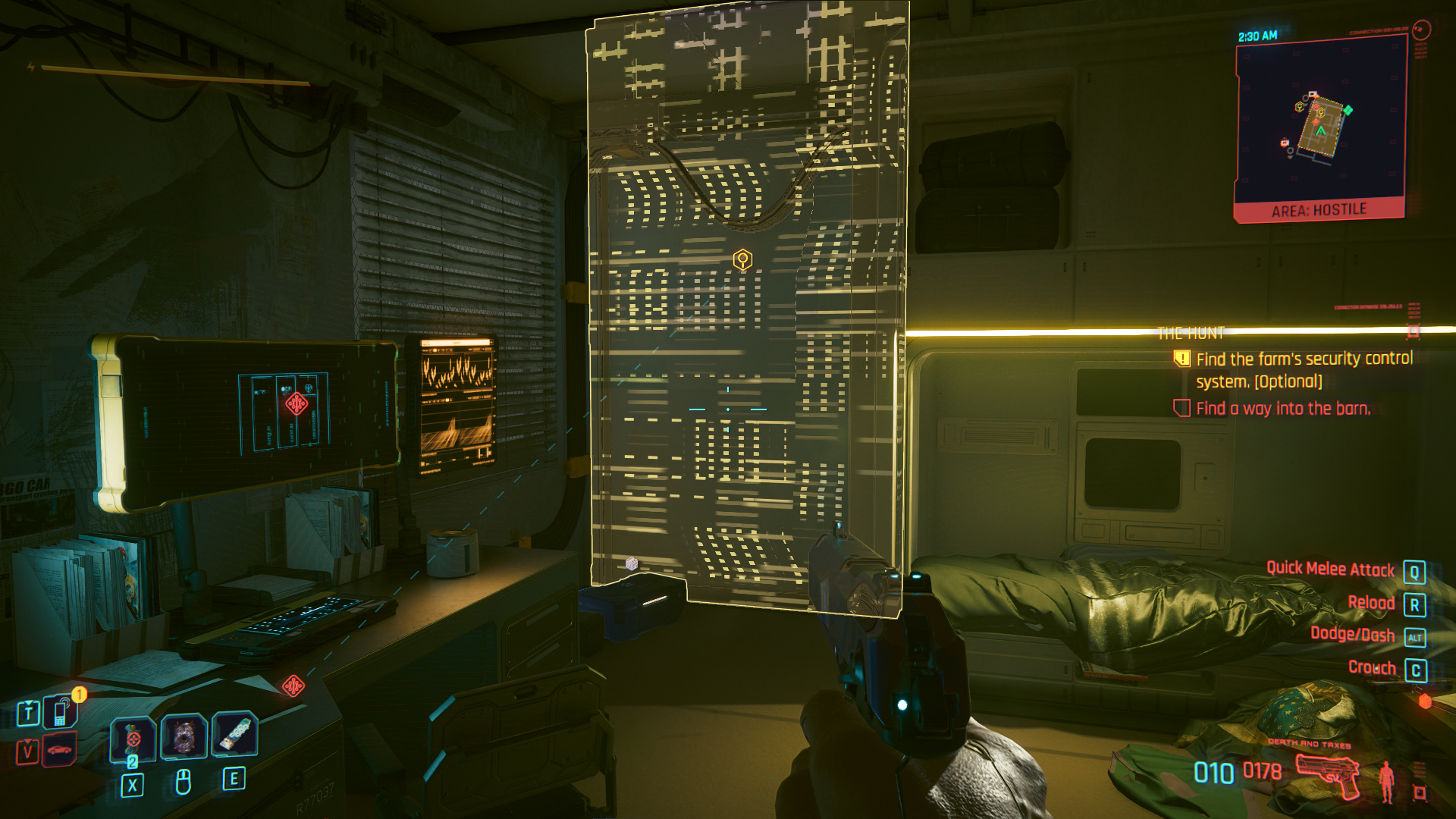Click the Reload R keybind prompt
Screen dimensions: 1456x819
click(1417, 603)
